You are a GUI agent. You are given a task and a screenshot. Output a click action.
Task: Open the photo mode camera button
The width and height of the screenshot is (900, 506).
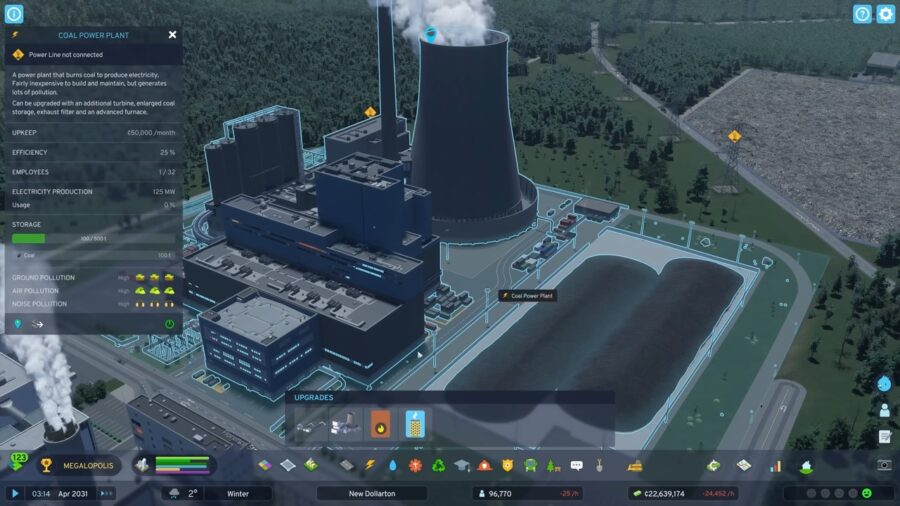coord(884,465)
